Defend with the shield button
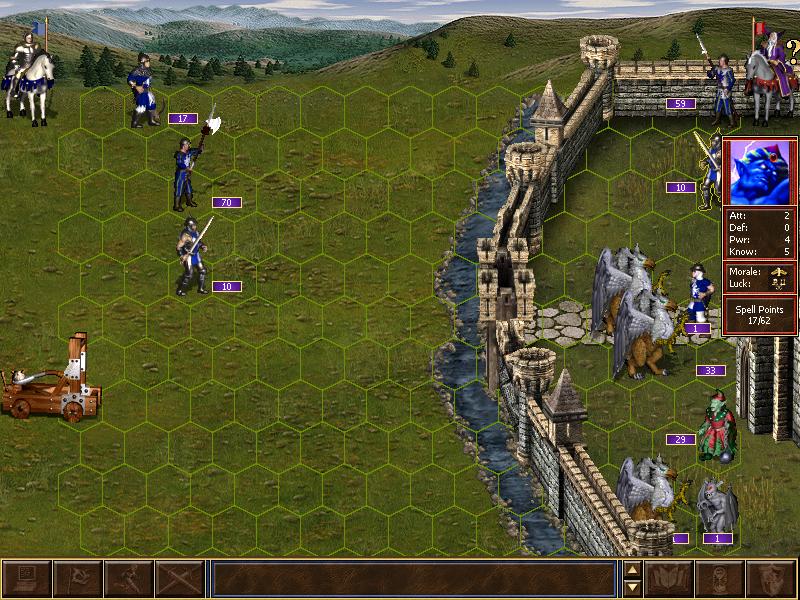This screenshot has height=600, width=800. click(x=772, y=579)
